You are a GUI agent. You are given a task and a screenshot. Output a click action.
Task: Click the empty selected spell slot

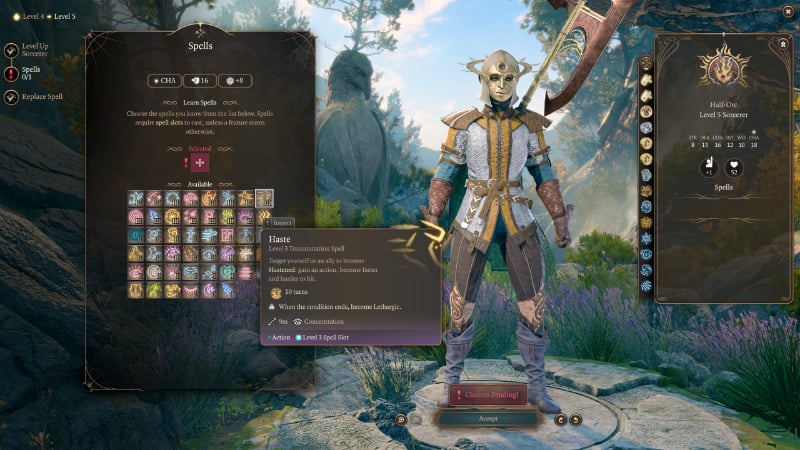(200, 162)
